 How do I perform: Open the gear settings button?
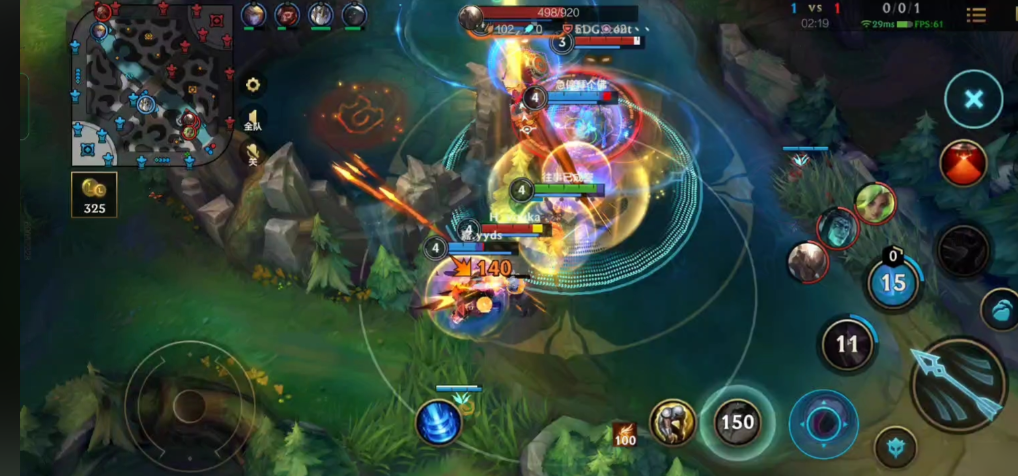coord(253,85)
